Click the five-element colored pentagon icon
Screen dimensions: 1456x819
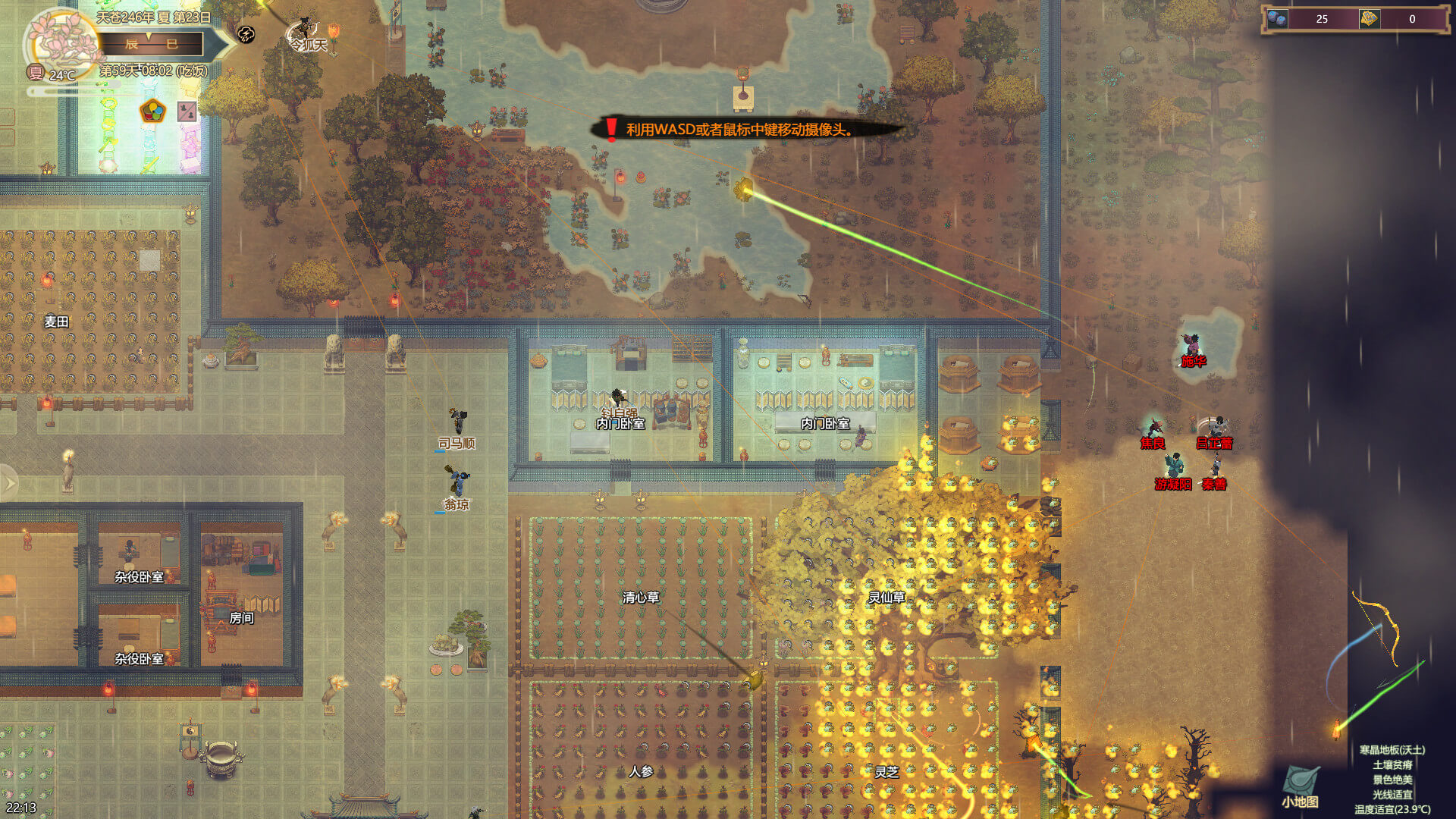pos(153,111)
